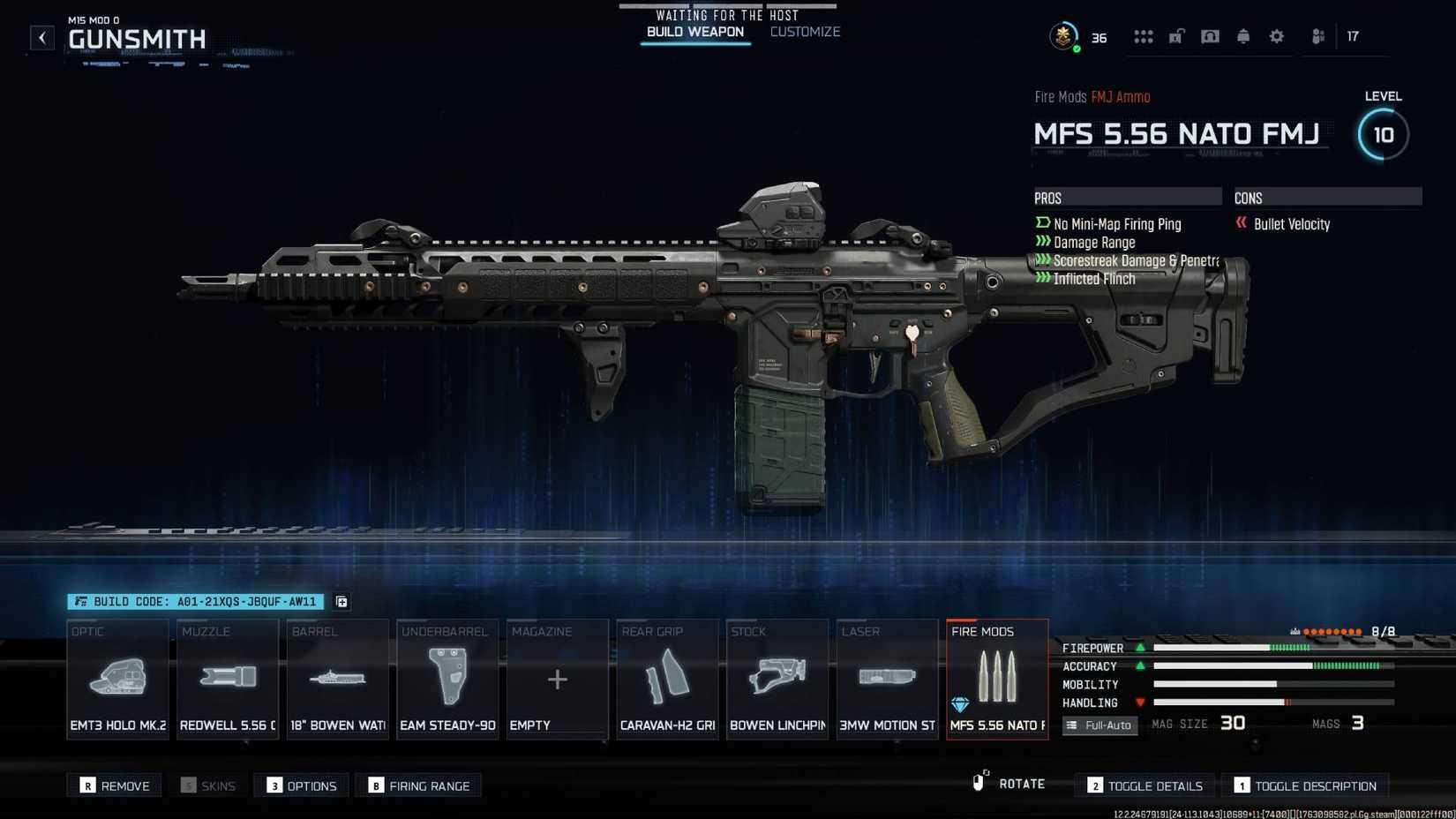This screenshot has width=1456, height=819.
Task: Select the MFS 5.56 NATO Fire Mods slot
Action: [996, 678]
